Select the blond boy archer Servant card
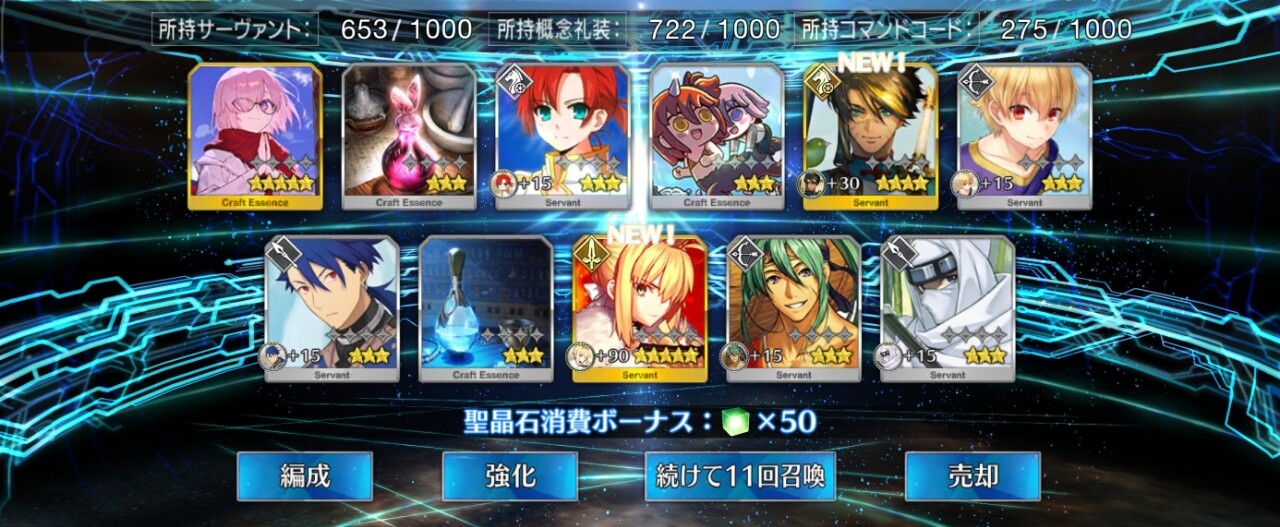1280x527 pixels. pos(1025,136)
